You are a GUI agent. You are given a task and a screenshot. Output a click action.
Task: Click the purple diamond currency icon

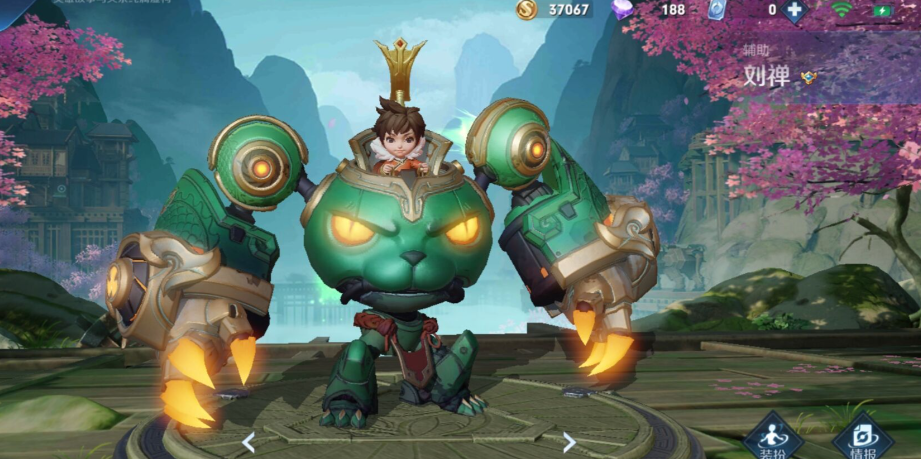click(x=621, y=9)
